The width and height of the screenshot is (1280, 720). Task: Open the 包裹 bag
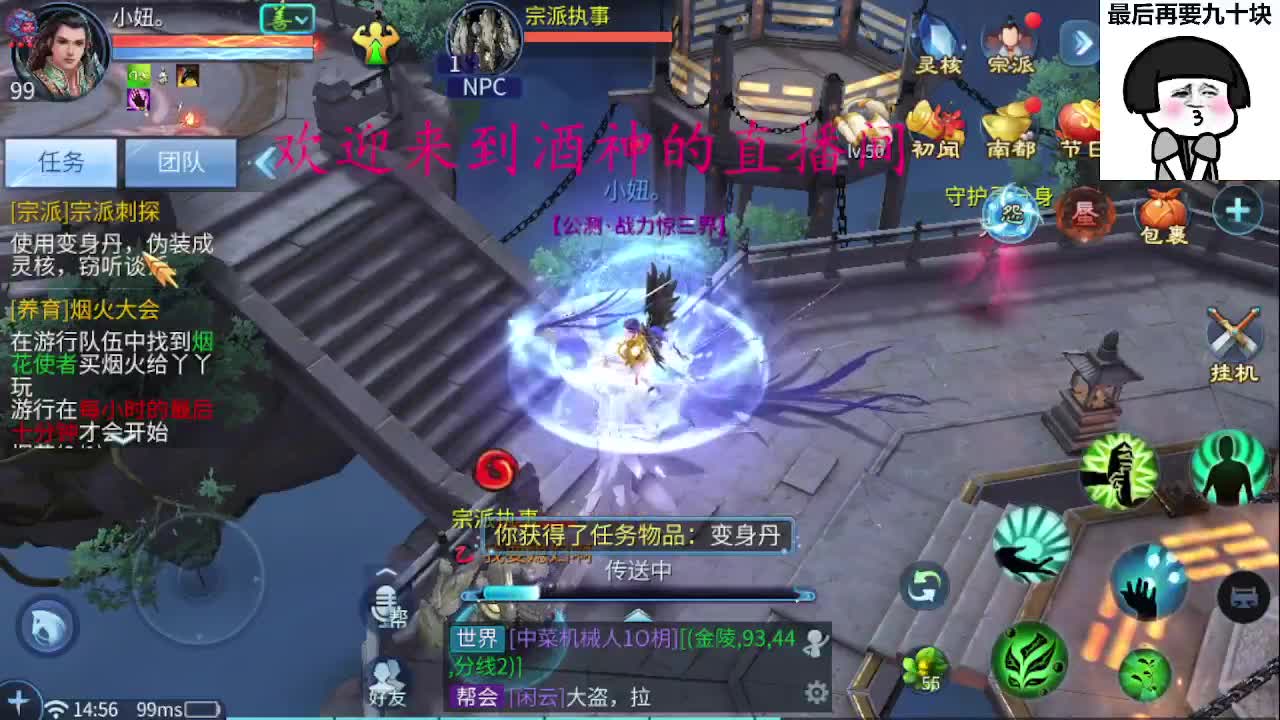[1163, 208]
